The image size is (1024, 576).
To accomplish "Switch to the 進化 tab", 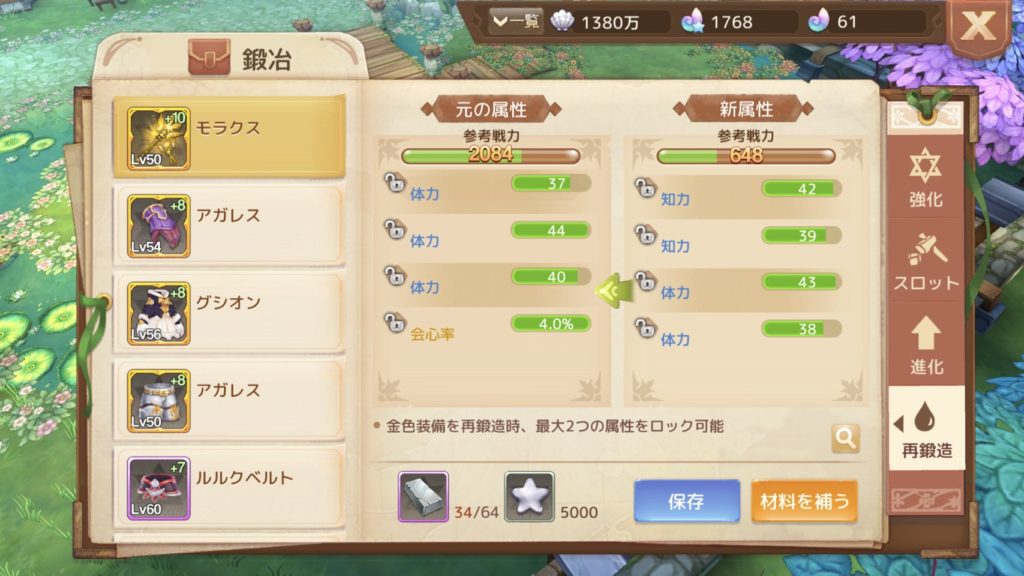I will click(x=926, y=346).
